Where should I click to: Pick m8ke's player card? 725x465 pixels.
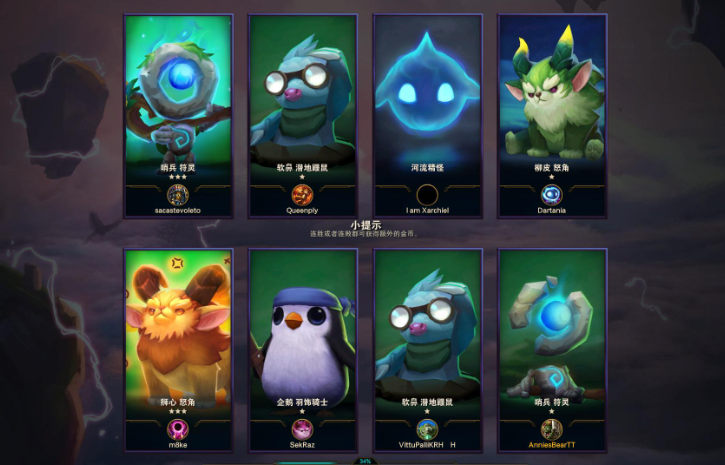[x=178, y=348]
